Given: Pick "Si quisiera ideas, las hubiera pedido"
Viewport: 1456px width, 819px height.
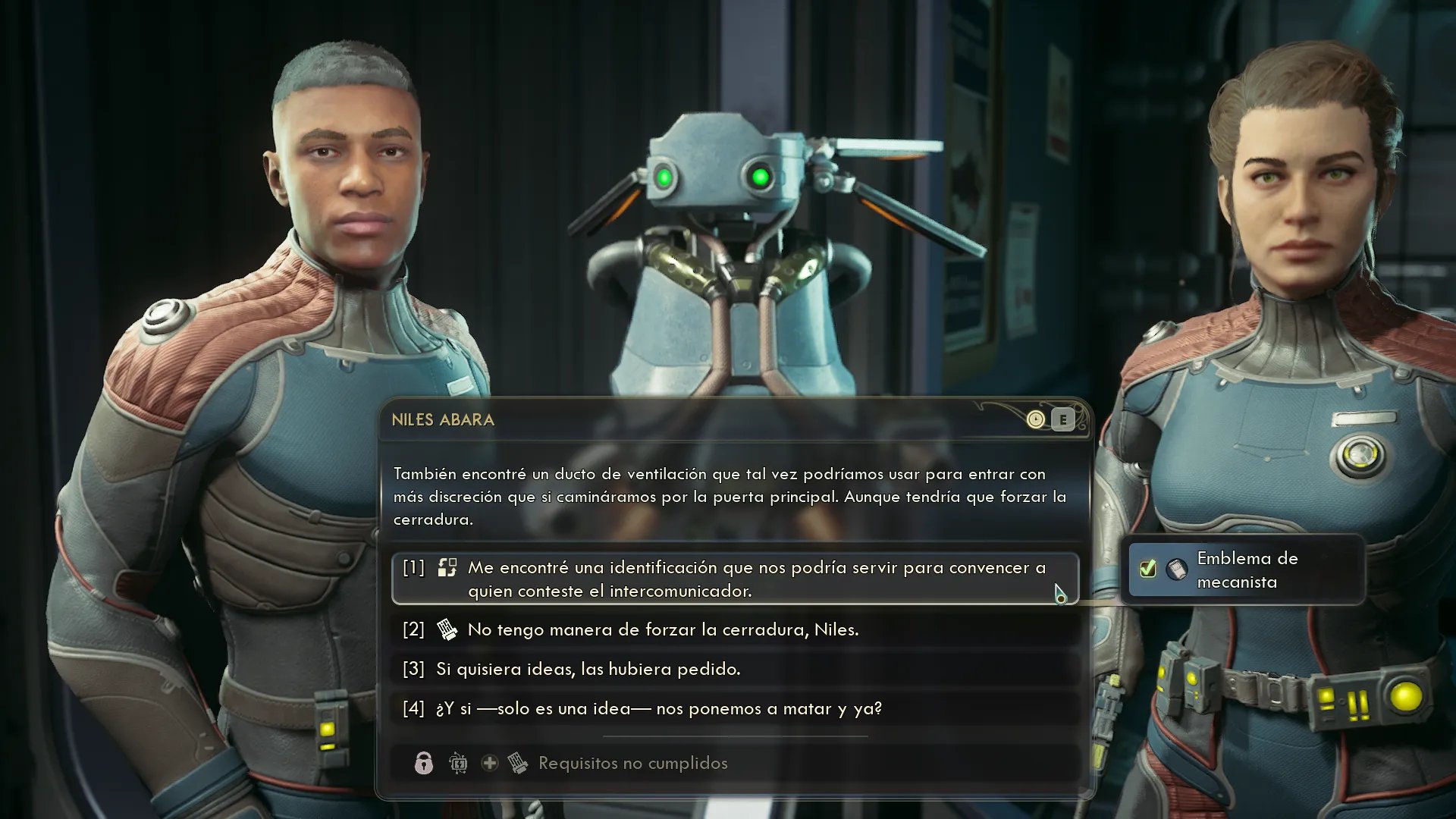Looking at the screenshot, I should [x=588, y=669].
